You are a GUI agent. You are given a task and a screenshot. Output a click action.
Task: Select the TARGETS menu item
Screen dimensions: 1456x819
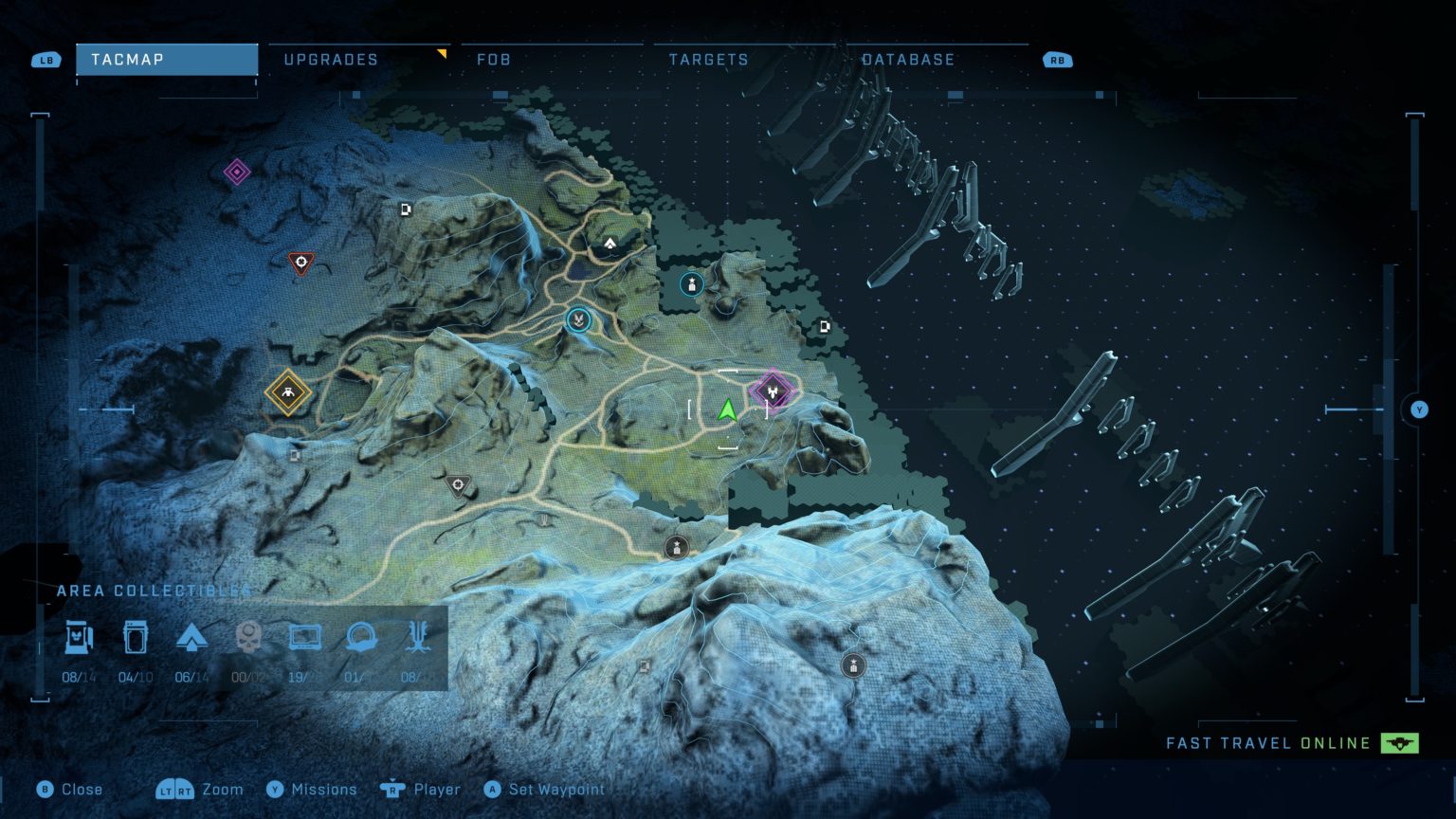click(709, 59)
